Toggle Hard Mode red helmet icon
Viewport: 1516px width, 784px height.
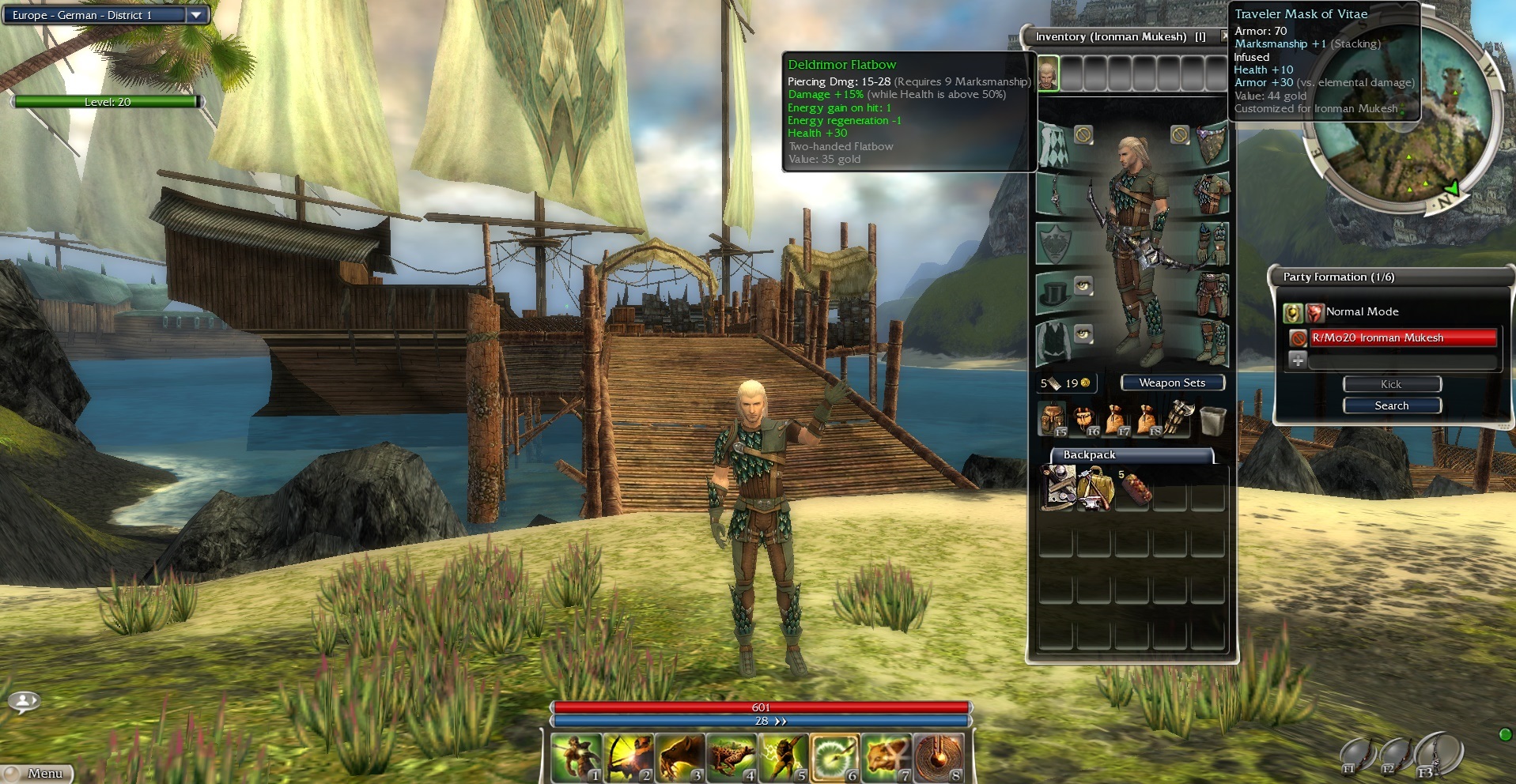(1314, 312)
